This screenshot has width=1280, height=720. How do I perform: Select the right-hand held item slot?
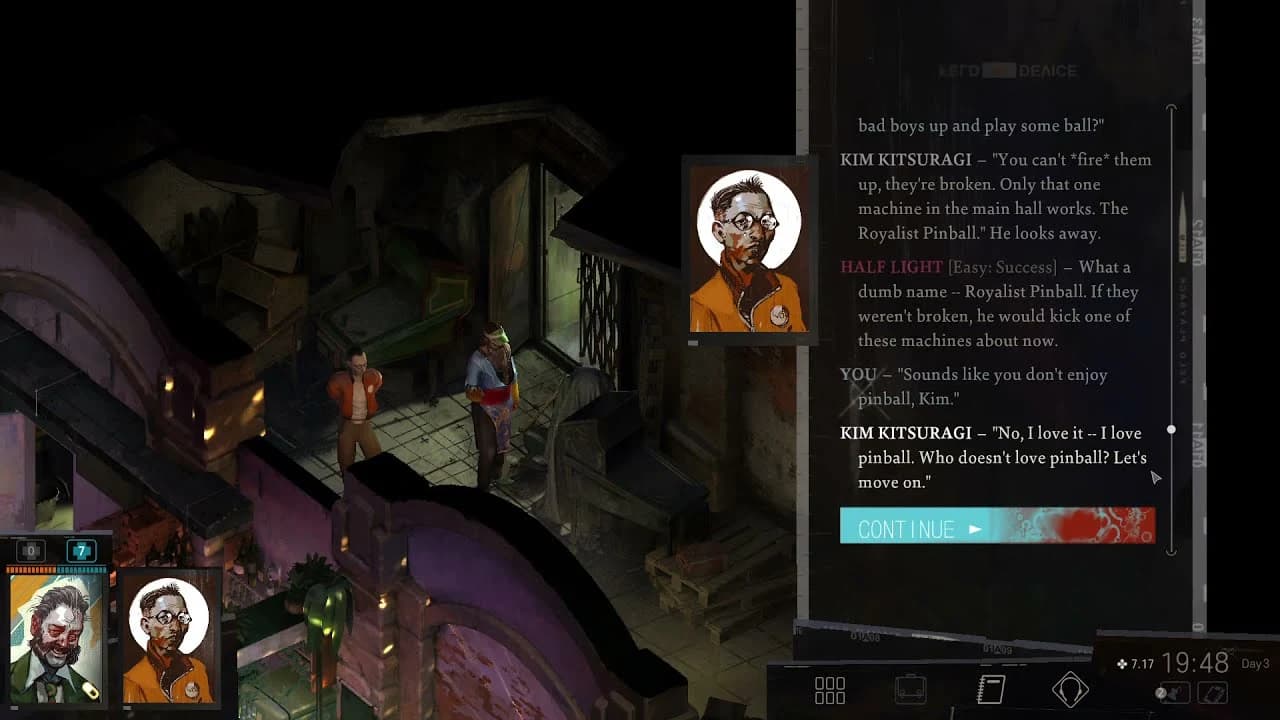coord(1213,692)
